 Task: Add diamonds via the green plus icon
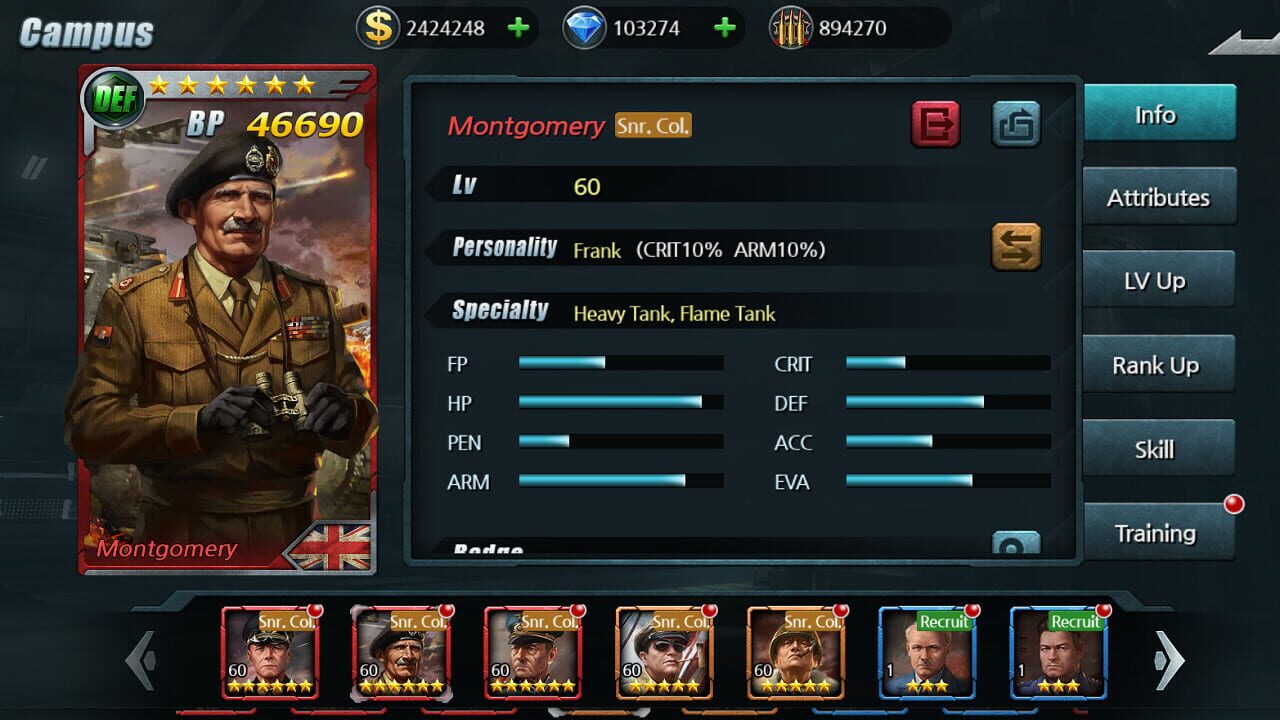pos(725,27)
